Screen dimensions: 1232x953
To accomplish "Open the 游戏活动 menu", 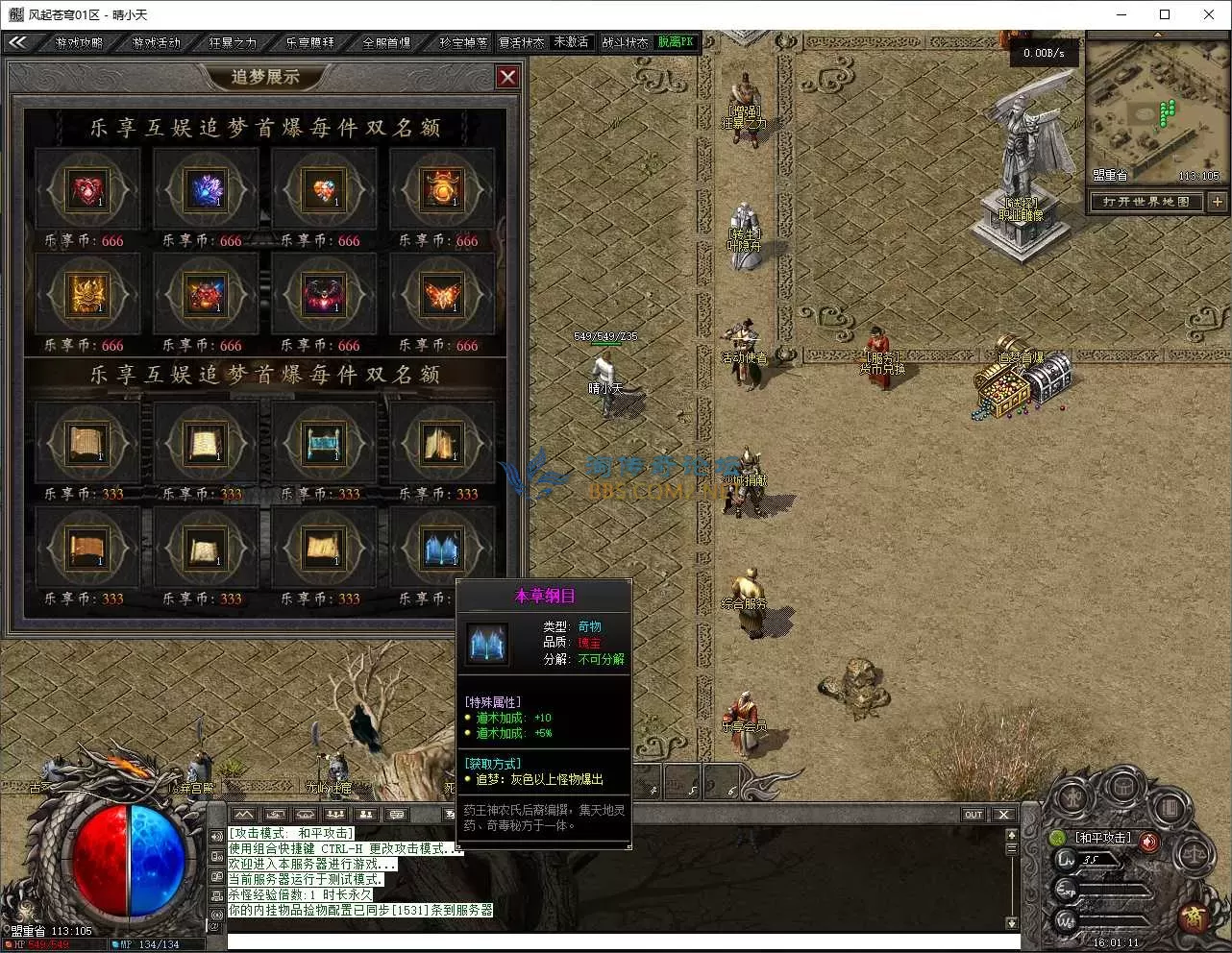I will (156, 42).
